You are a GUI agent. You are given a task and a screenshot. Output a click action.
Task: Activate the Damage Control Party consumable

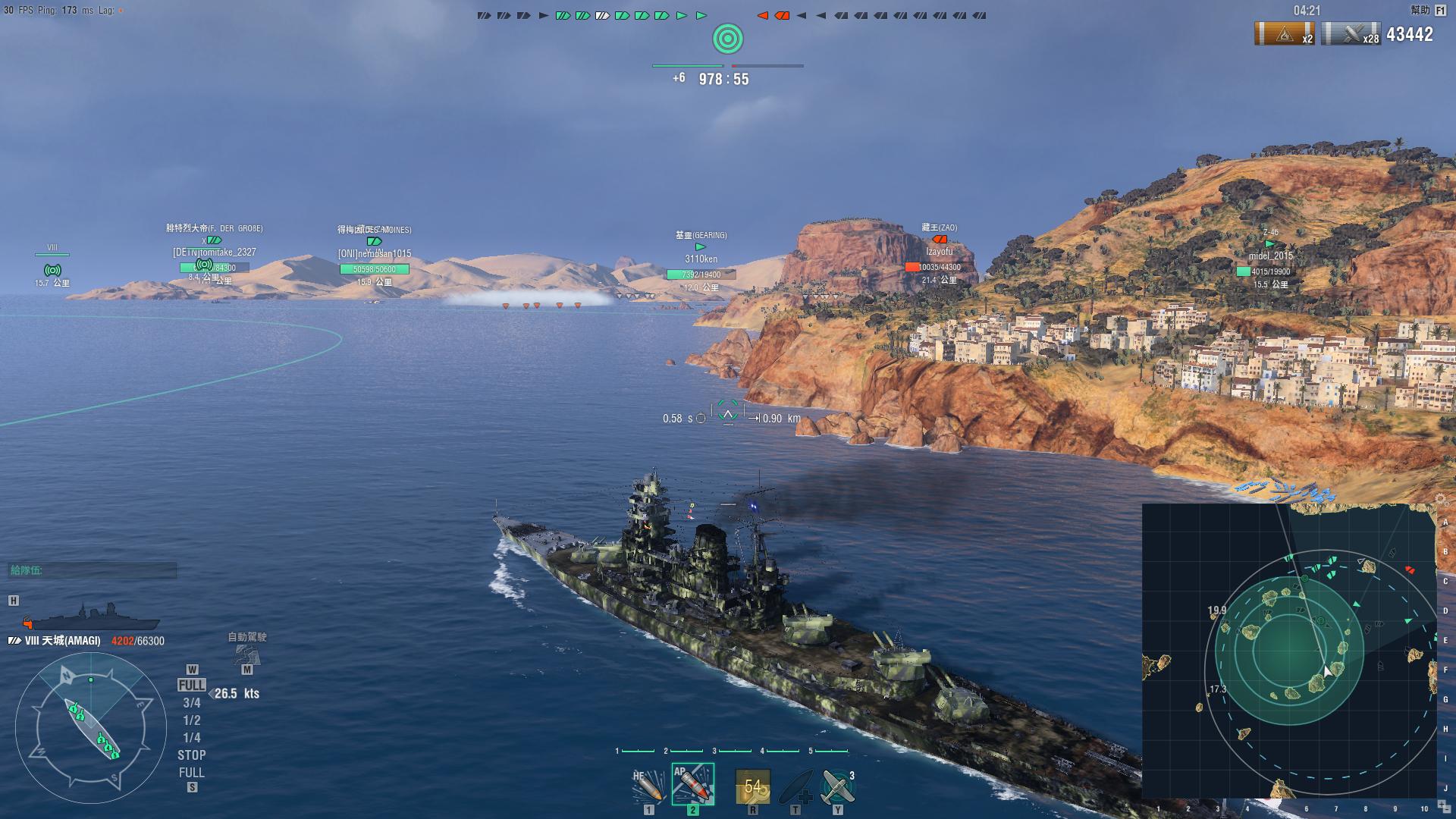click(x=752, y=786)
